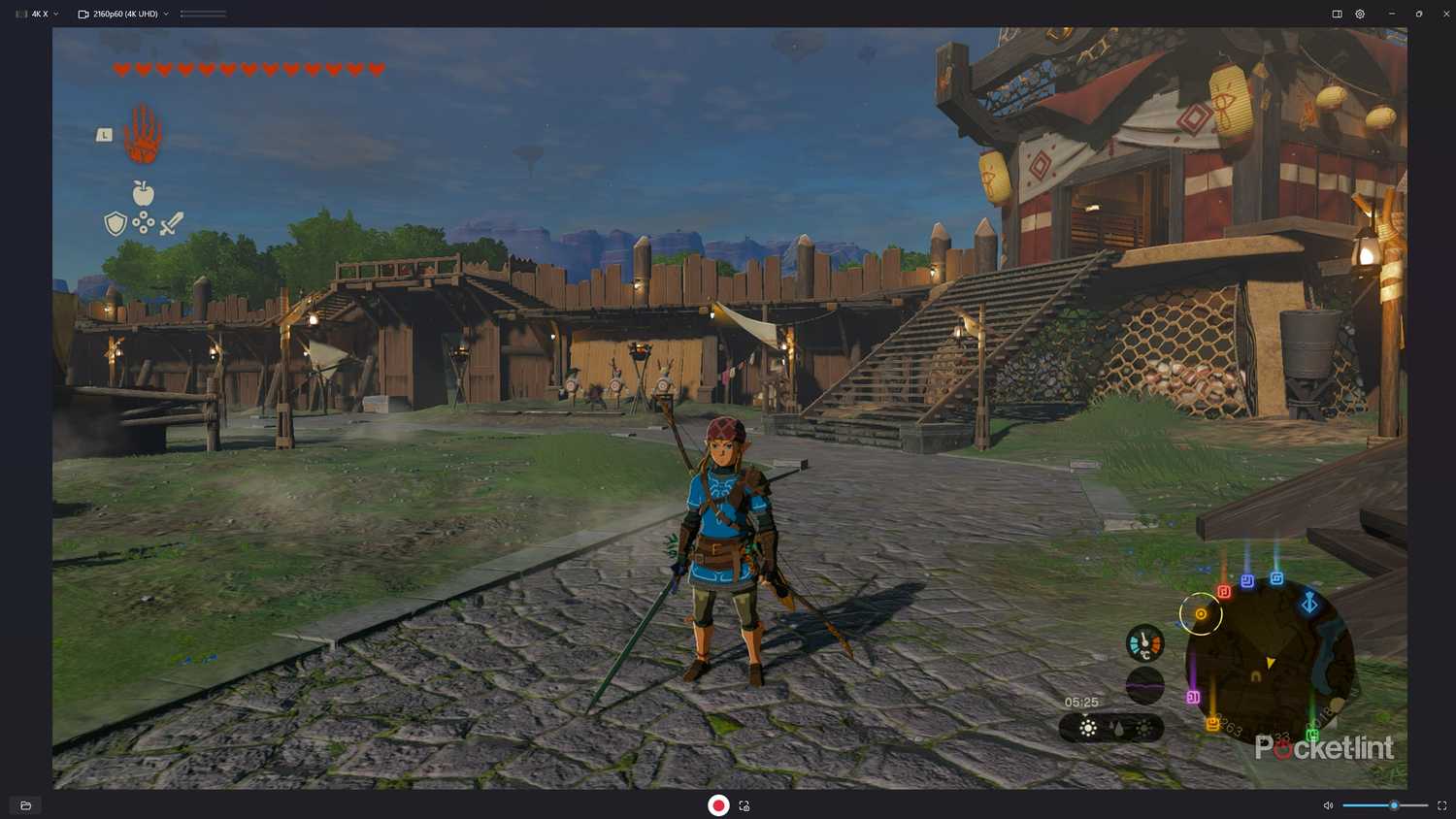Capture a screenshot with the snapshot icon

pyautogui.click(x=744, y=805)
